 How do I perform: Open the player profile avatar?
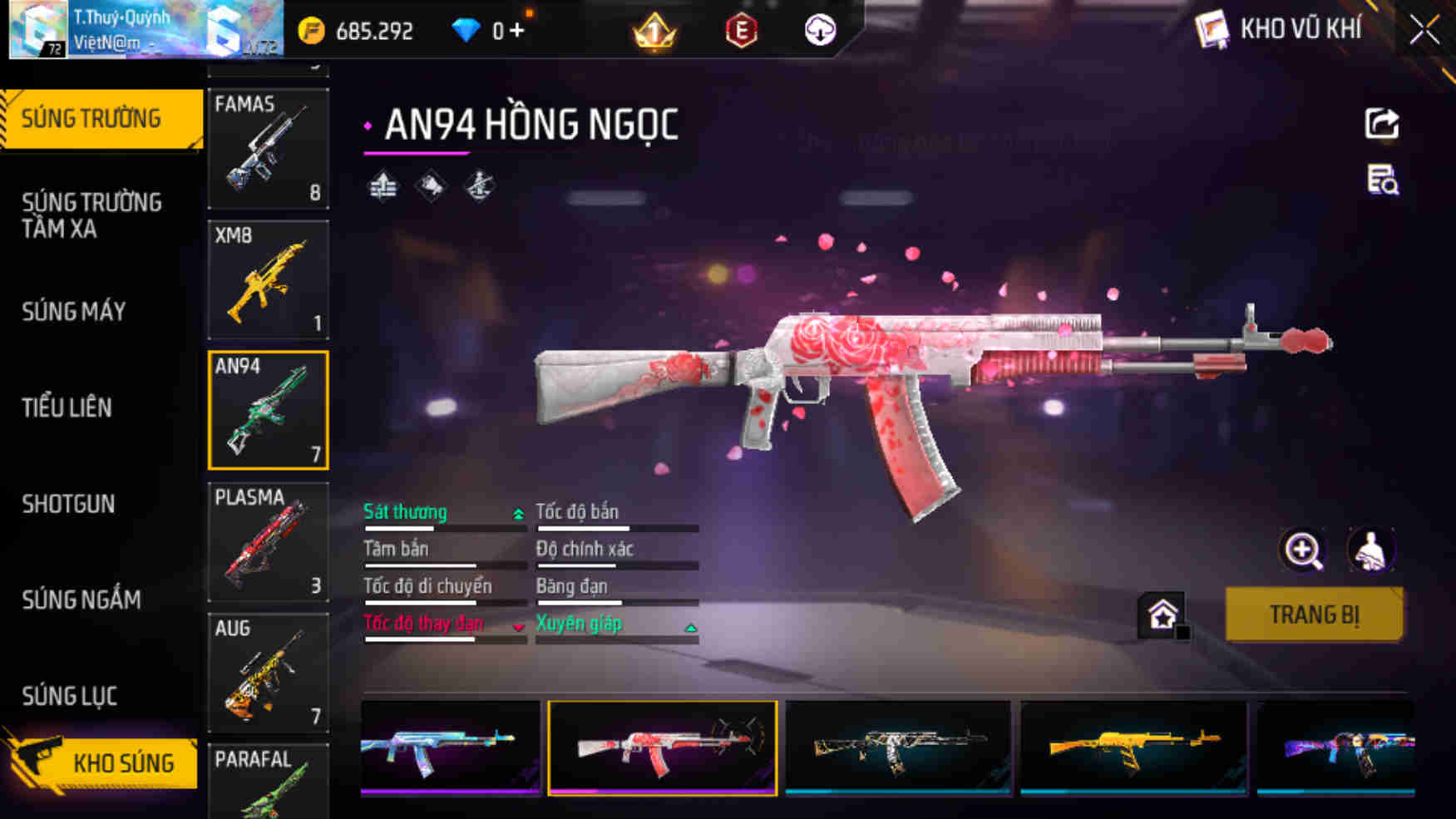38,30
